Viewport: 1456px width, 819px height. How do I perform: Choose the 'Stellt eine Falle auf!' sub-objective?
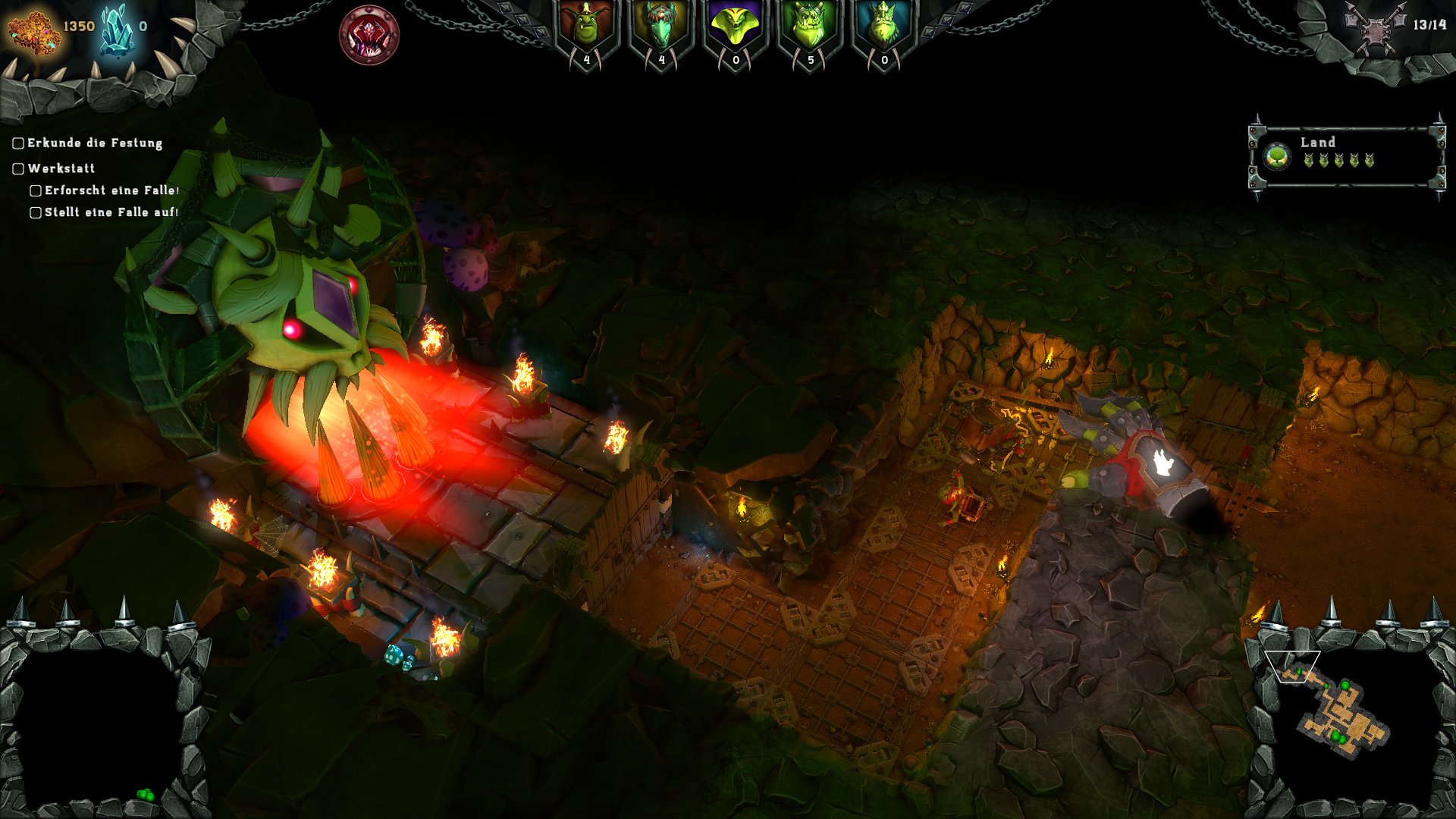coord(111,212)
